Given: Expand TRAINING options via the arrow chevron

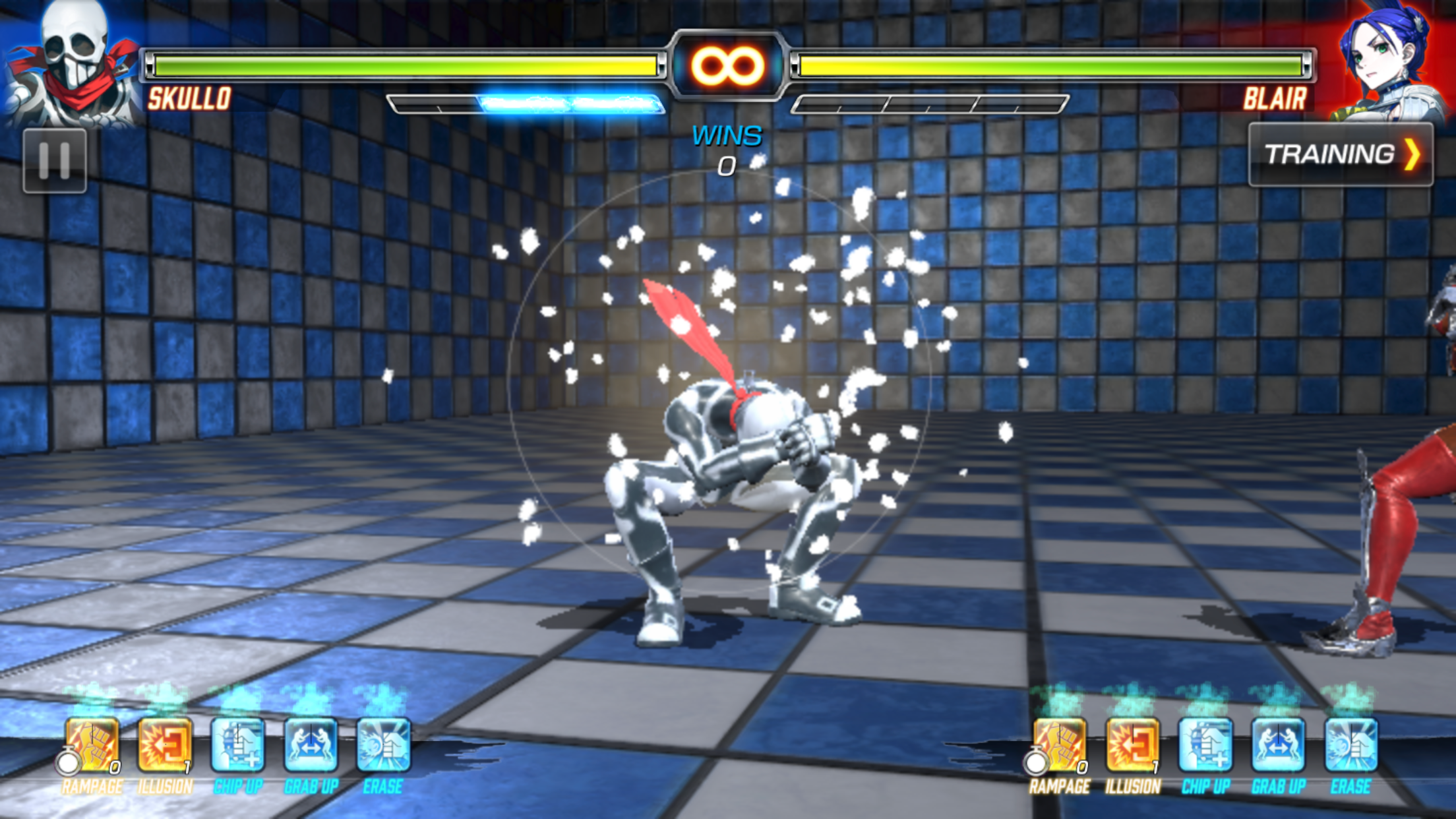Looking at the screenshot, I should 1413,154.
